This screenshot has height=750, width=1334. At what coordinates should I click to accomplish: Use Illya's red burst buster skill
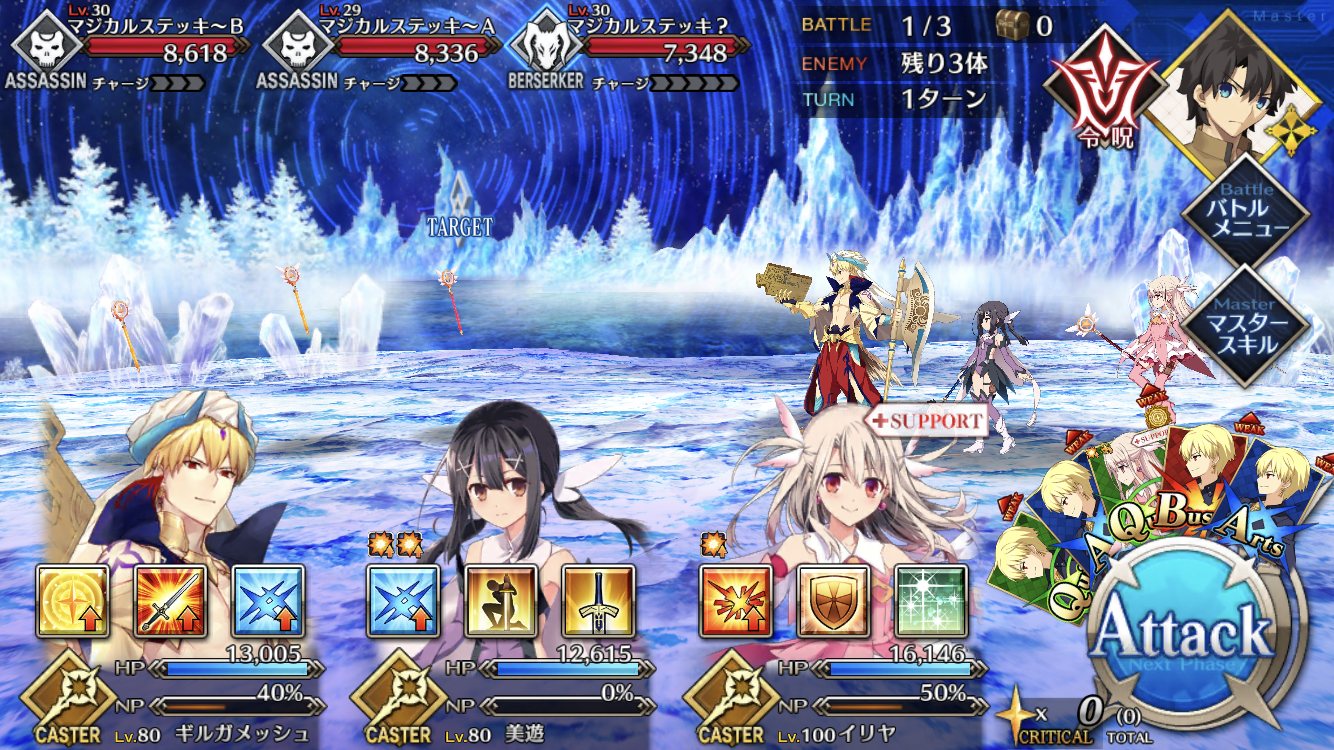[x=735, y=601]
